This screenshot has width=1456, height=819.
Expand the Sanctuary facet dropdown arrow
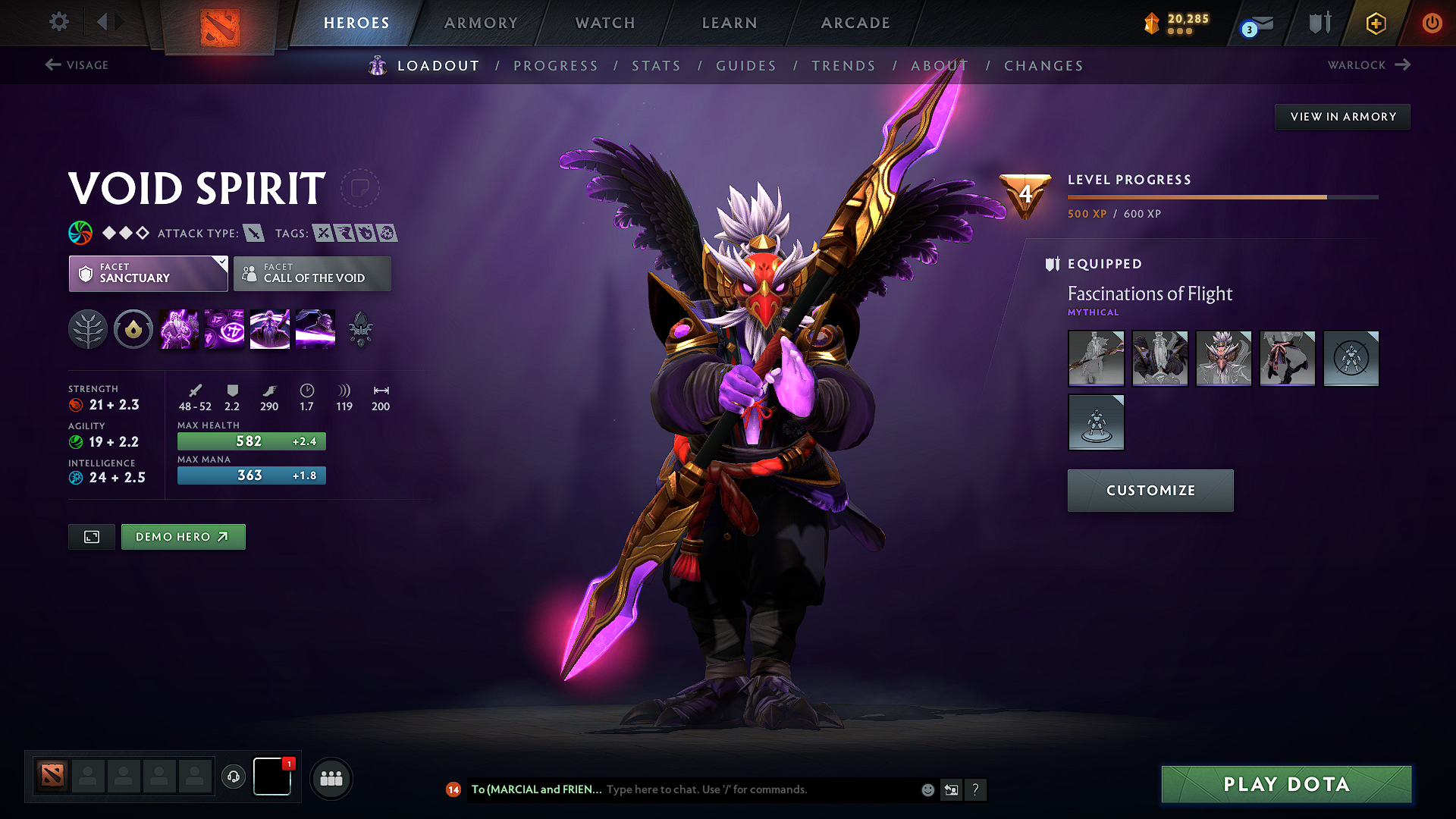221,263
